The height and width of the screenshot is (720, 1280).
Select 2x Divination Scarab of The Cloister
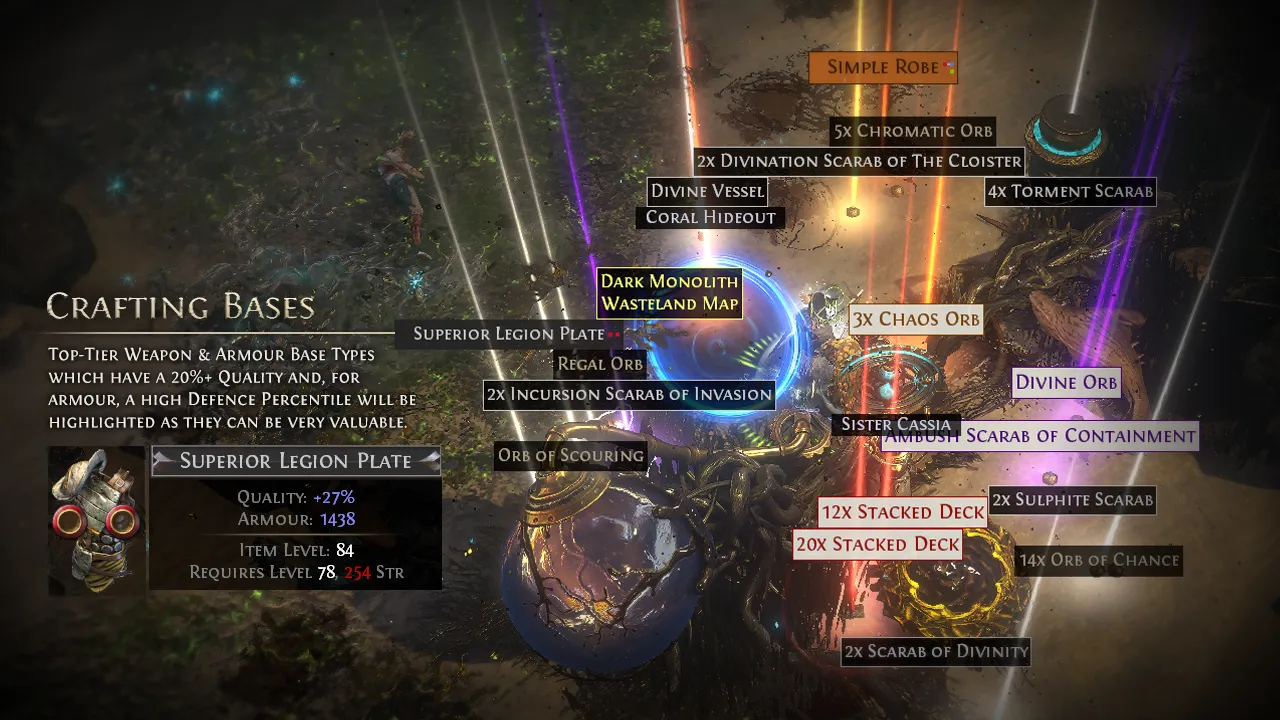[x=859, y=161]
